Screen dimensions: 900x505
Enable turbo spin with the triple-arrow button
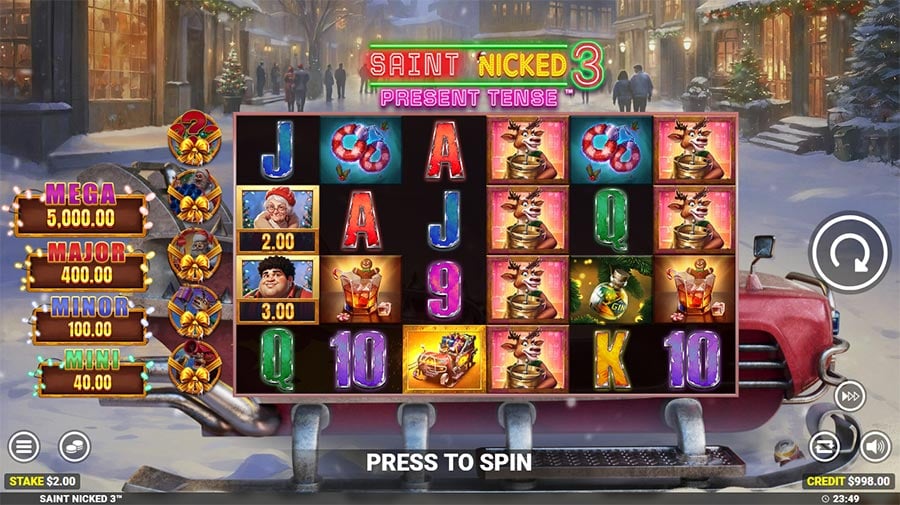tap(850, 396)
